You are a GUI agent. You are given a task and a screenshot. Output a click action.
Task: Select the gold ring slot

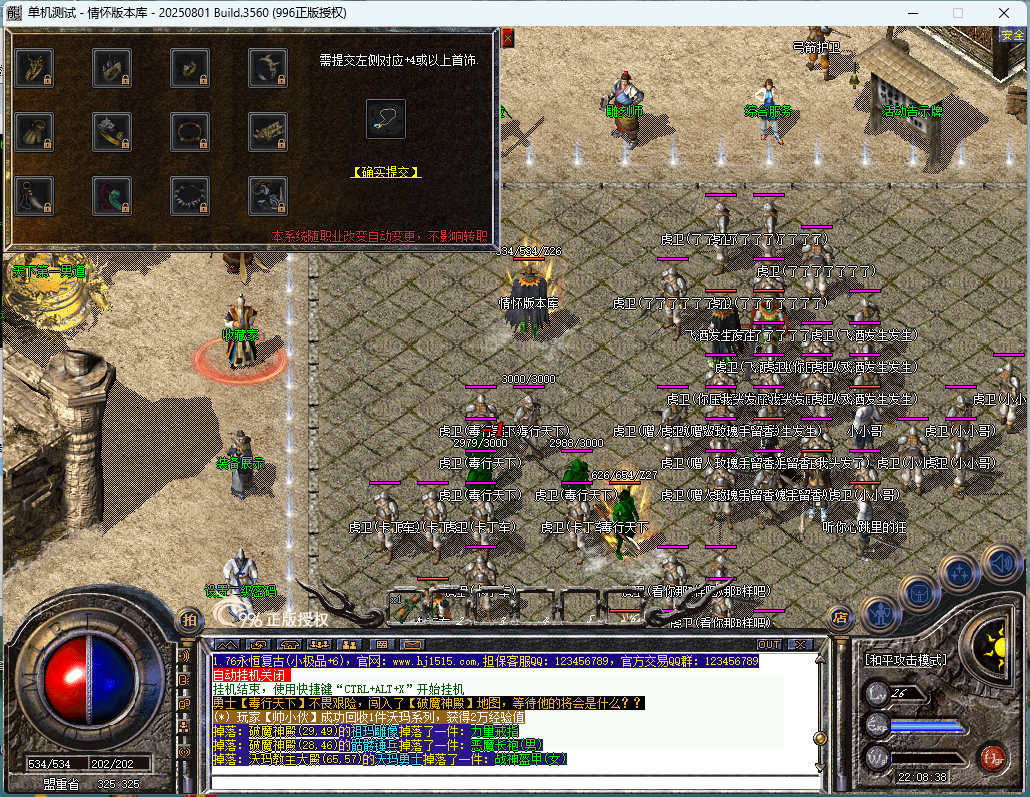click(x=190, y=67)
